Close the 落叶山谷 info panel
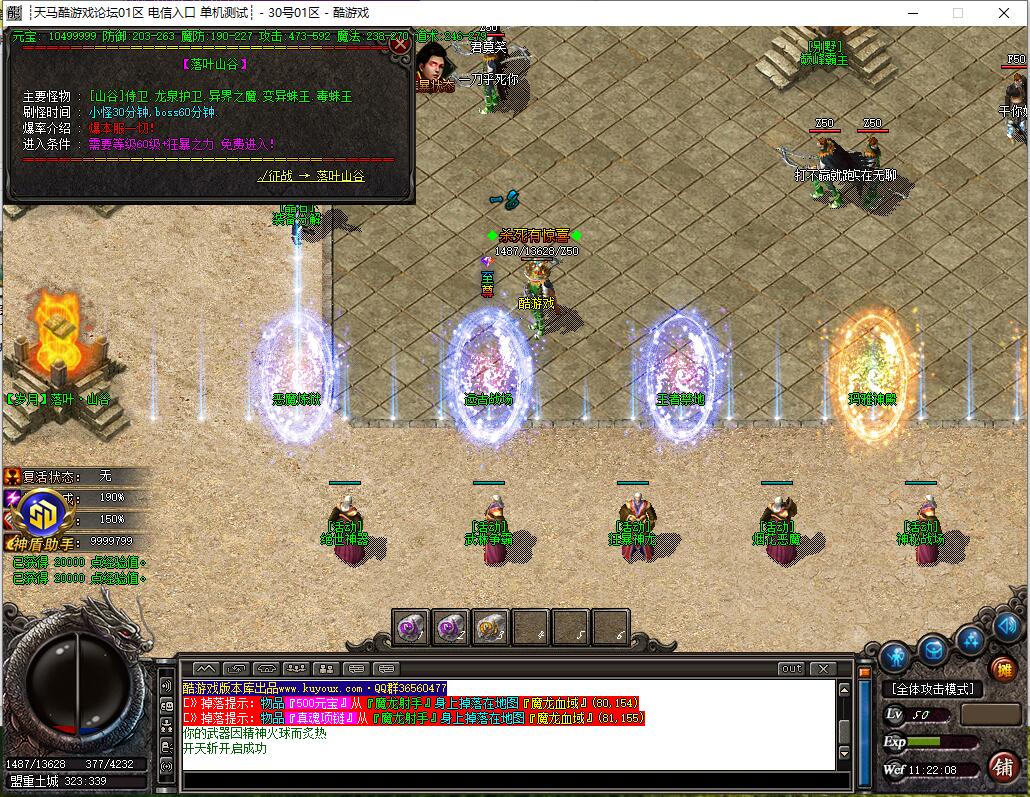The image size is (1030, 797). tap(400, 44)
